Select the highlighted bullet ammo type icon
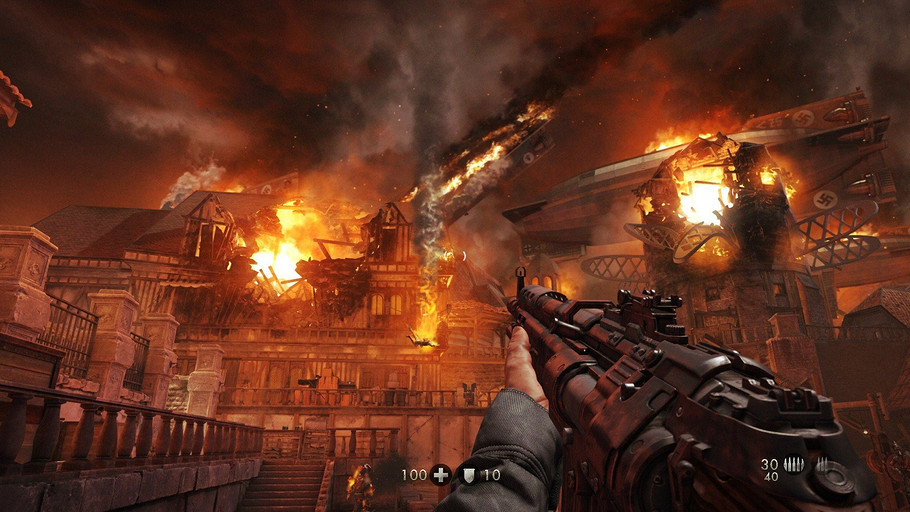This screenshot has width=910, height=512. 794,464
